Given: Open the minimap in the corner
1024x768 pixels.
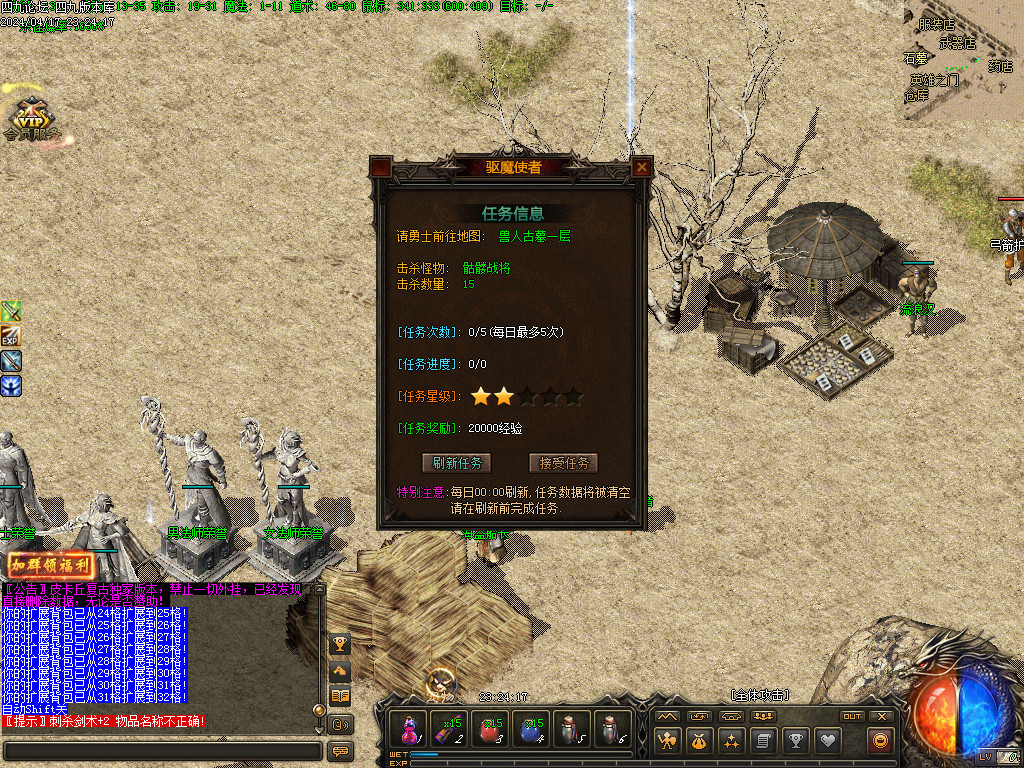Looking at the screenshot, I should click(x=963, y=60).
